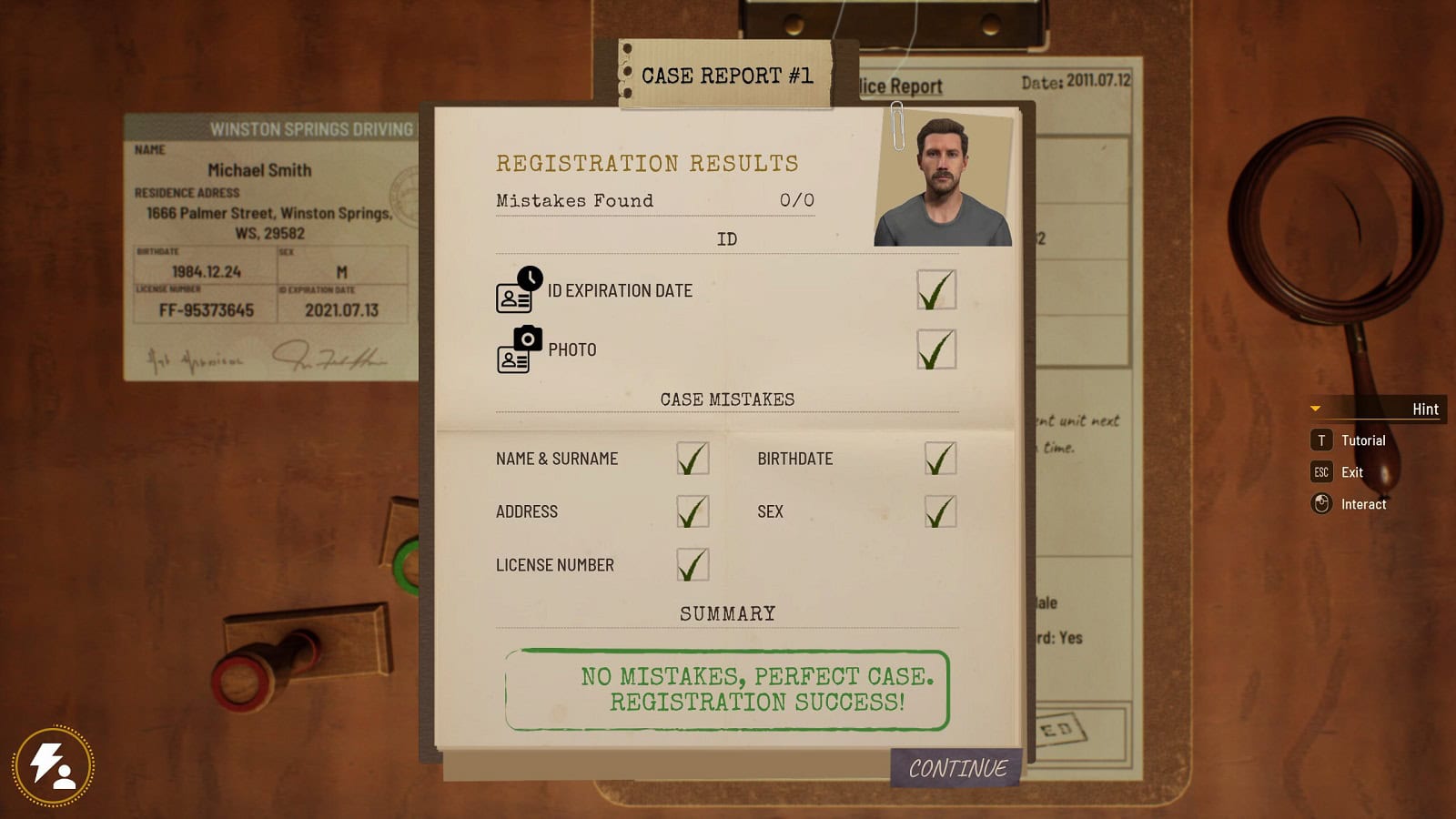Image resolution: width=1456 pixels, height=819 pixels.
Task: Click the License Number checkbox
Action: point(693,565)
